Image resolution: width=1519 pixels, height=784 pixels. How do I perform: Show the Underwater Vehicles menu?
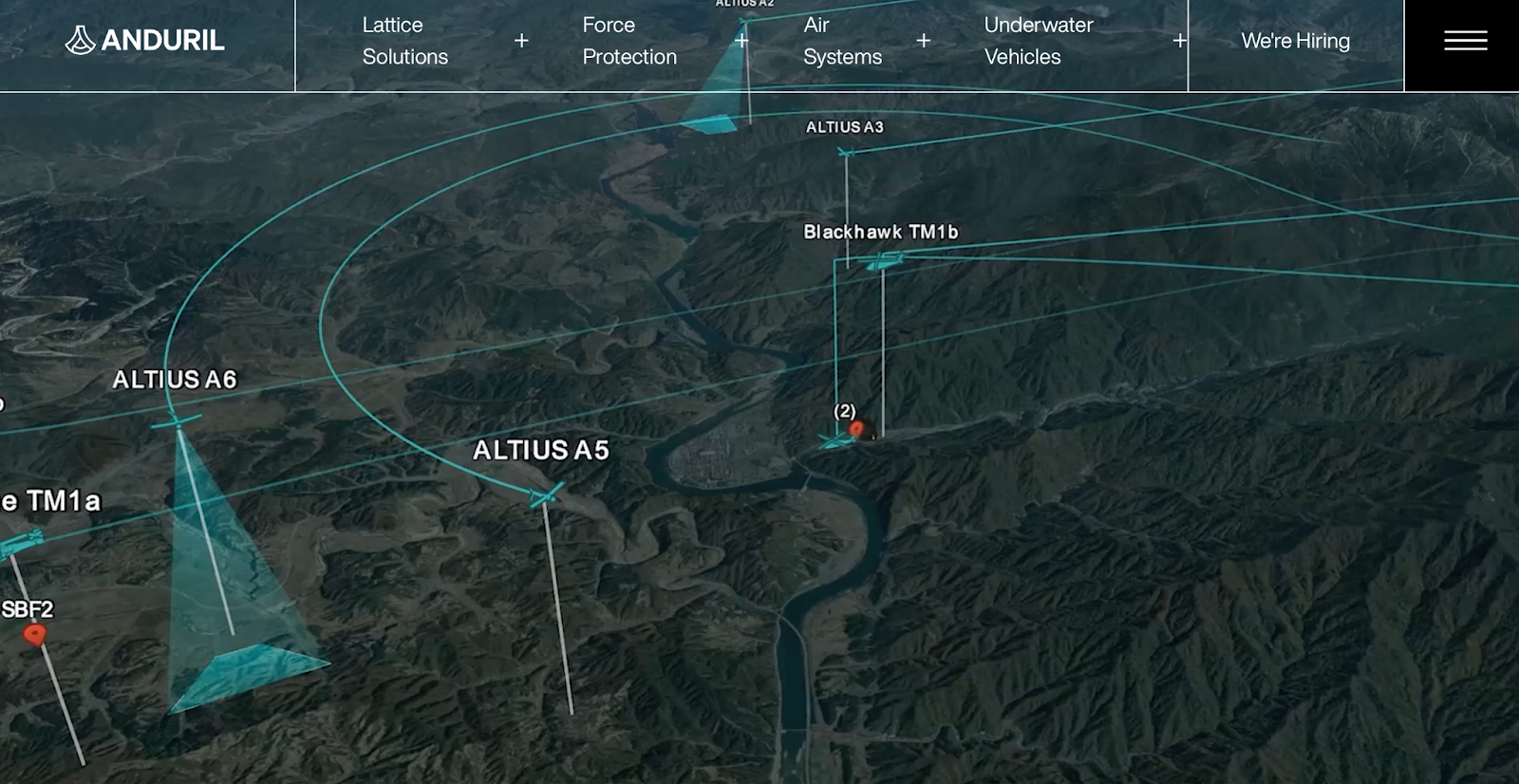(x=1039, y=41)
